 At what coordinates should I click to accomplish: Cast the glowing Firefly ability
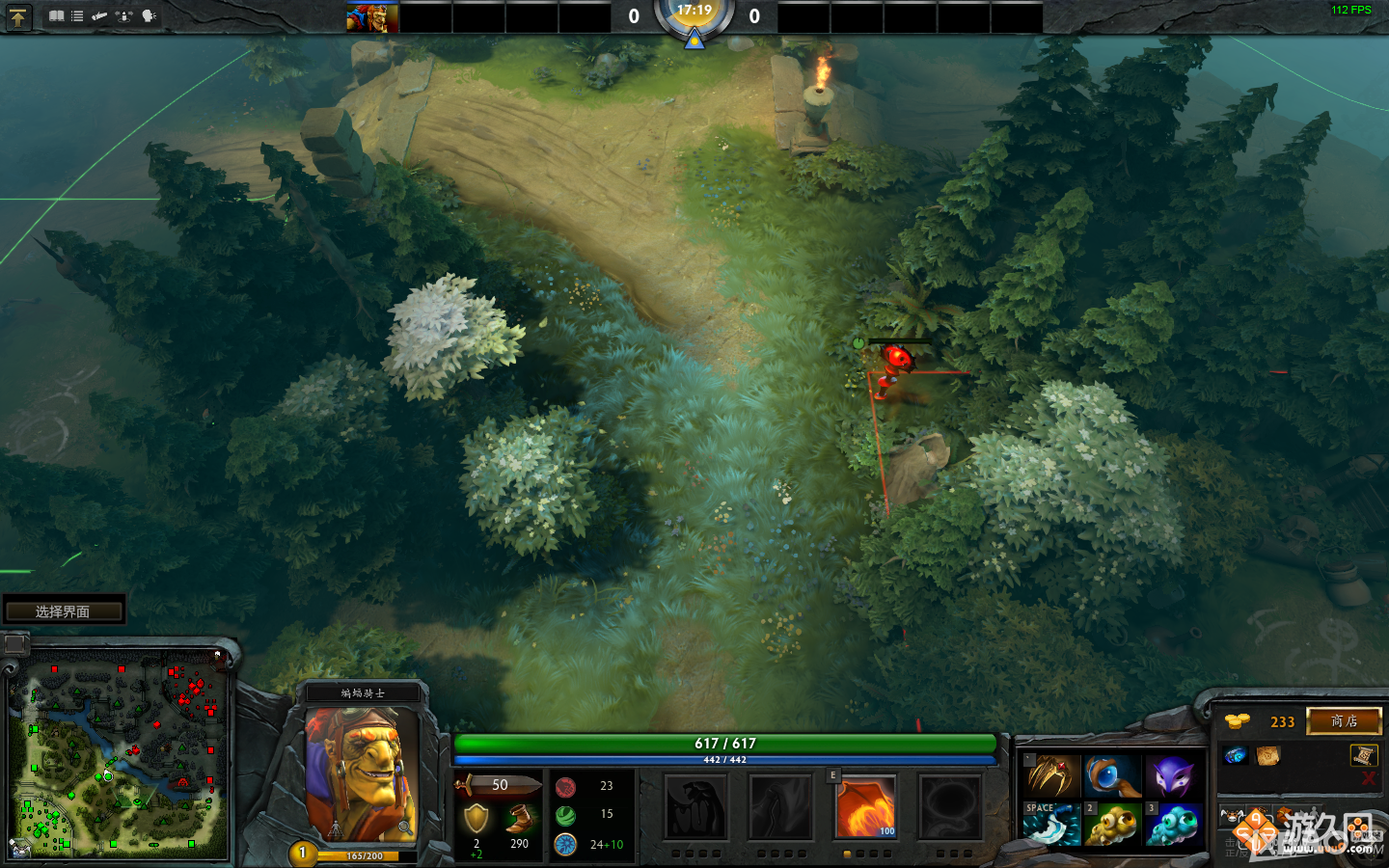tap(865, 807)
